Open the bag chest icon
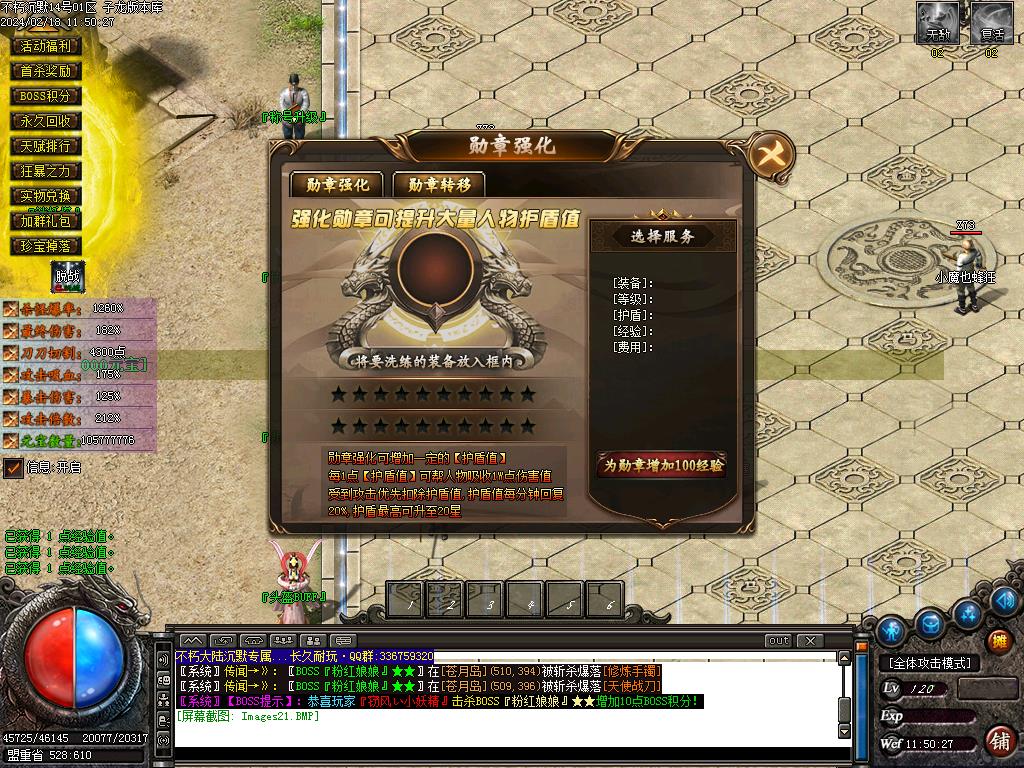1024x768 pixels. coord(930,624)
